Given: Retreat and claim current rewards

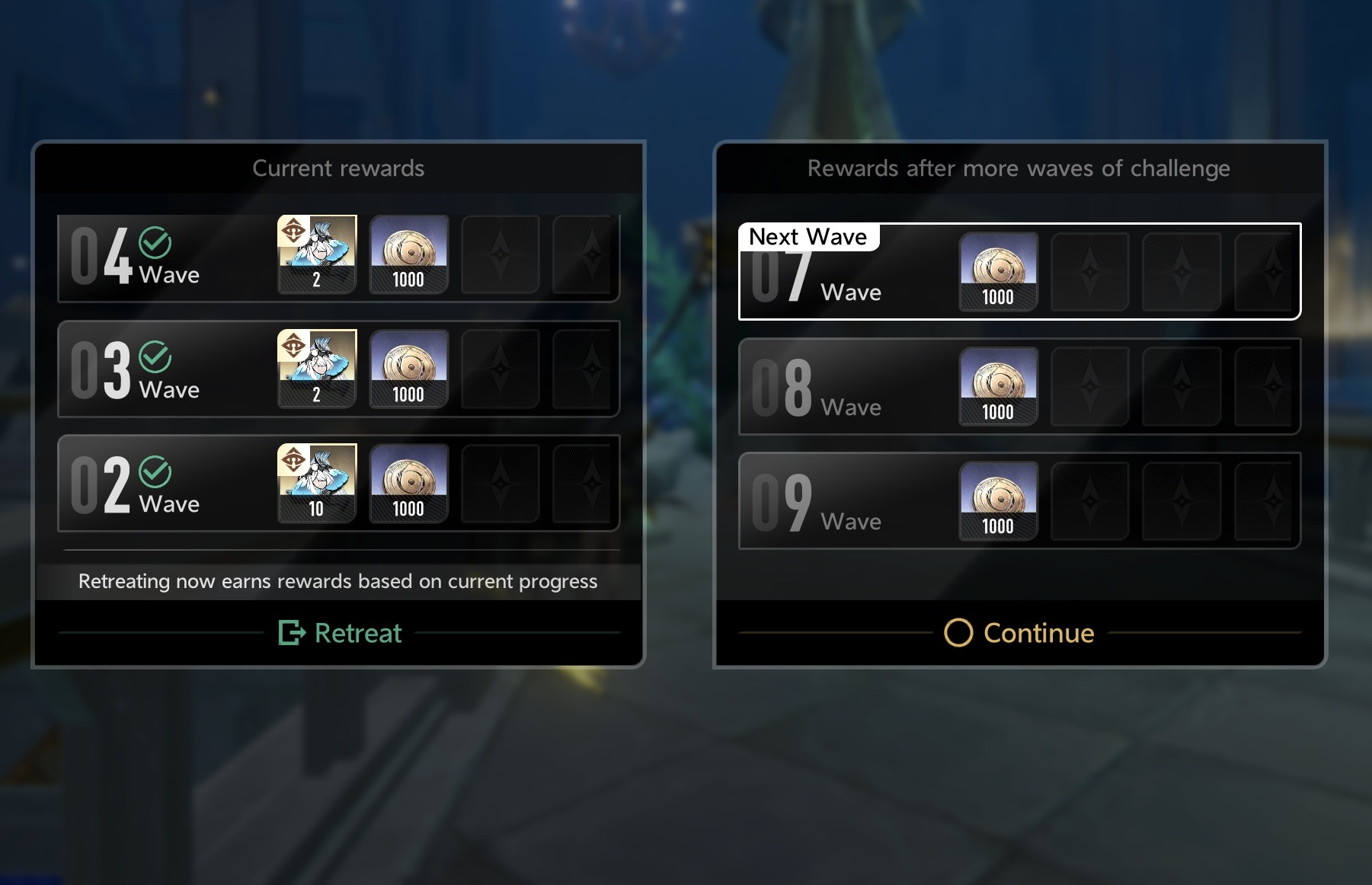Looking at the screenshot, I should 341,633.
